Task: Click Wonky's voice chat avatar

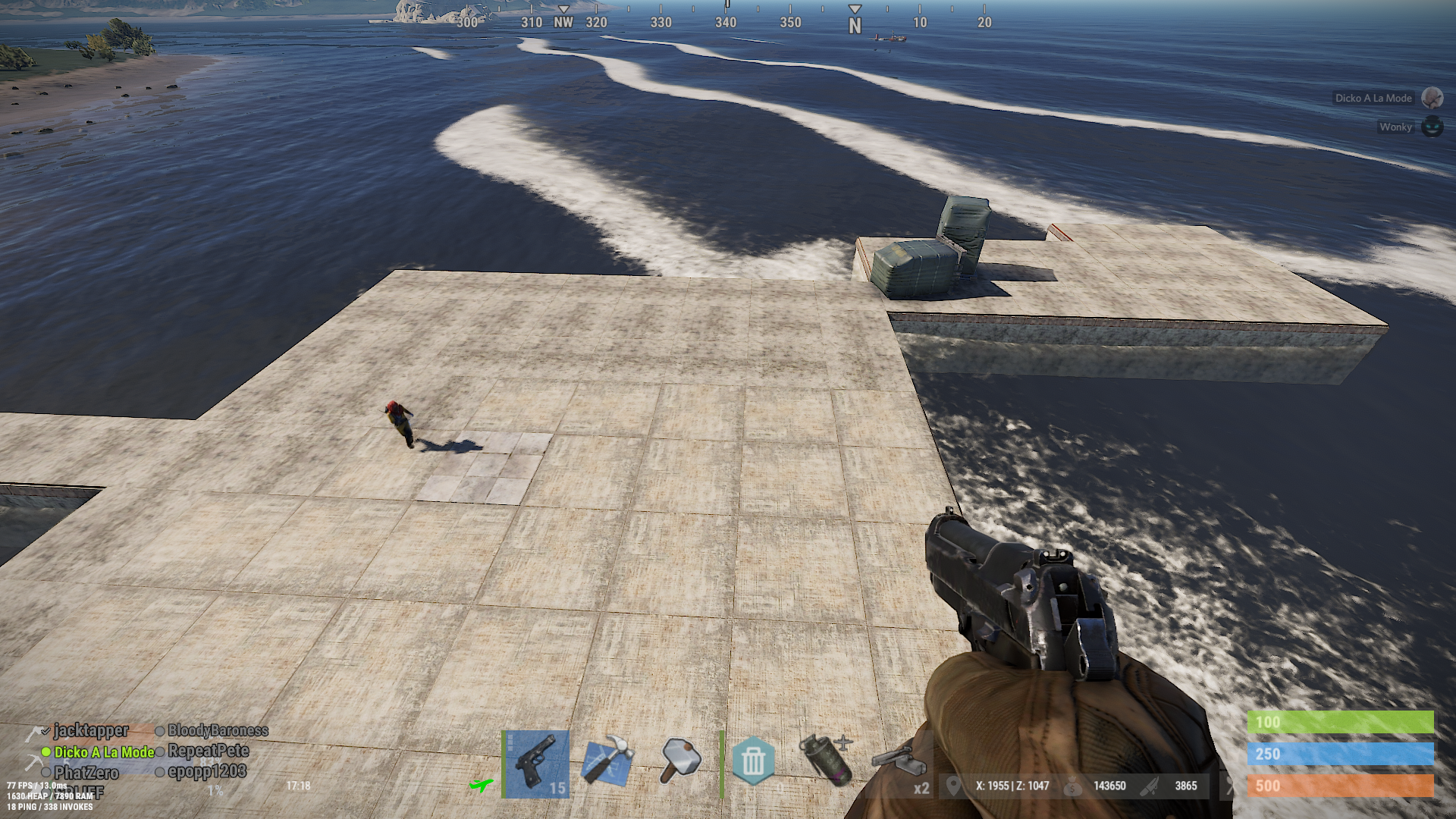Action: coord(1432,127)
